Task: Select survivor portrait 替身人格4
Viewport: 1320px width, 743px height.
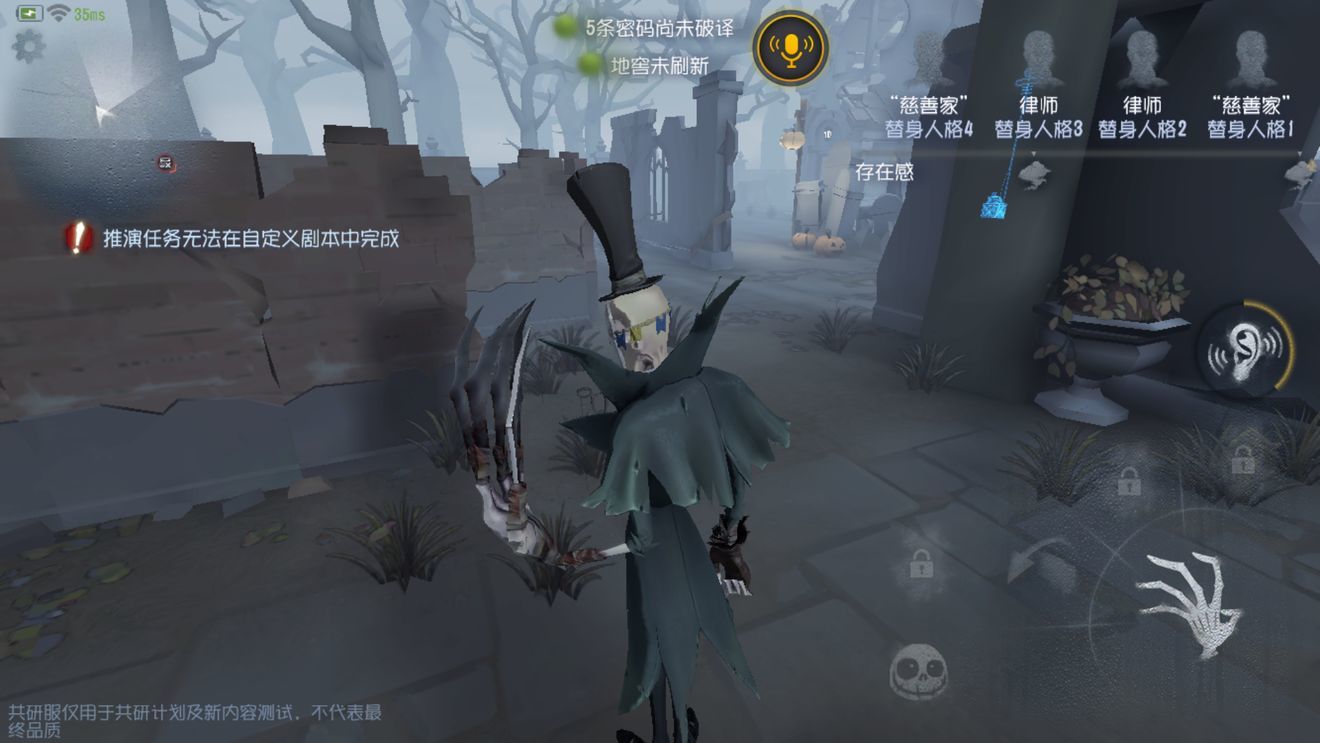Action: 926,55
